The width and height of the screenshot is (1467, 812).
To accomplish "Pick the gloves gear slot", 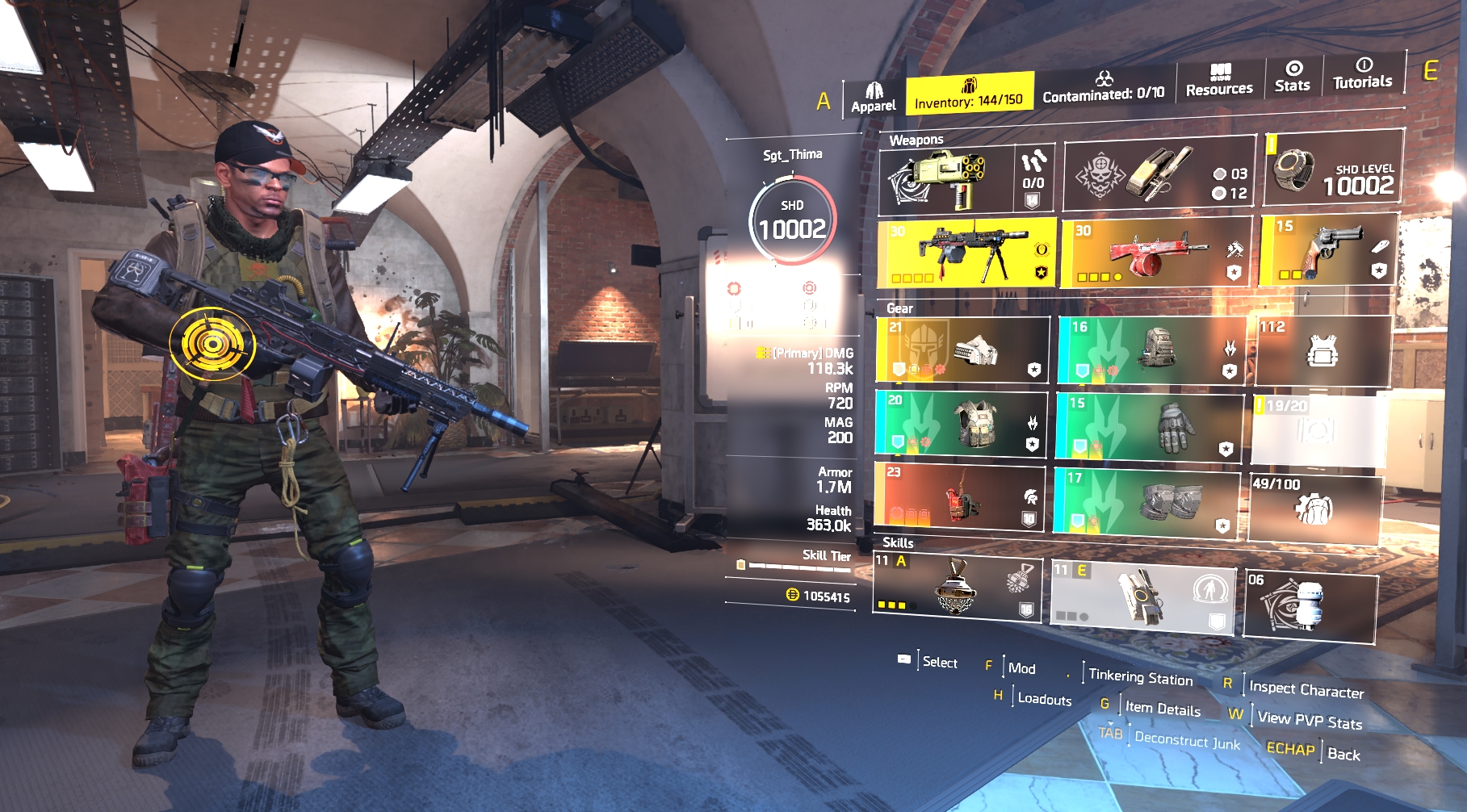I will (1150, 427).
